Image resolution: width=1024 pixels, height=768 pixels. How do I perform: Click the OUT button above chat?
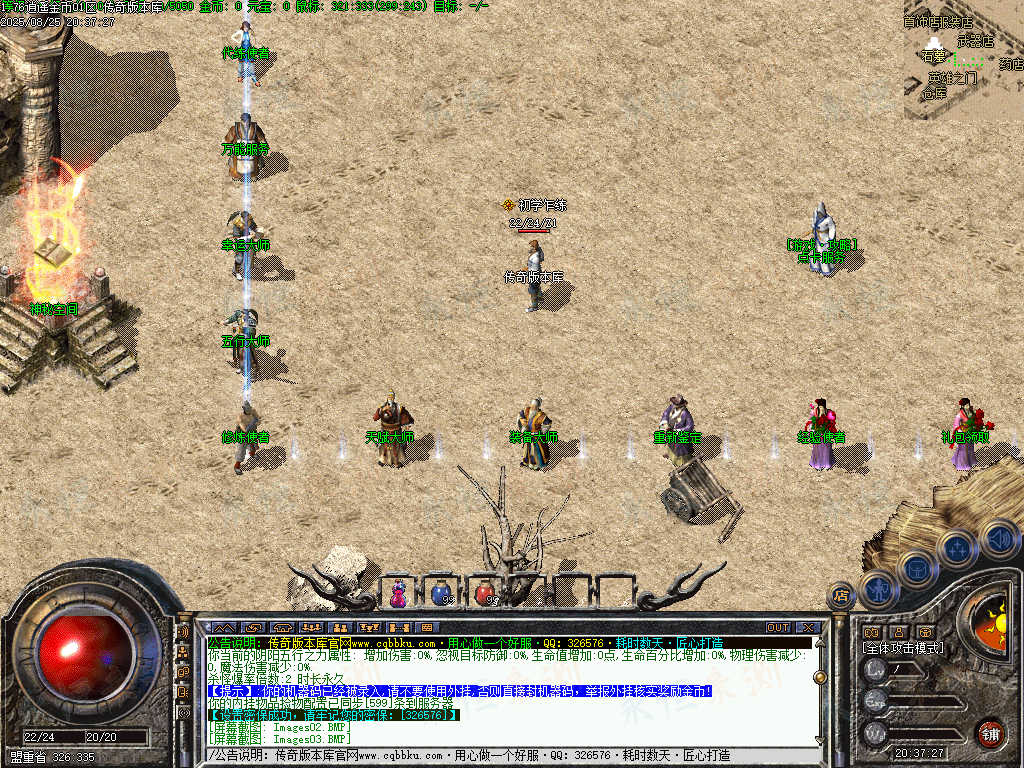pos(778,628)
